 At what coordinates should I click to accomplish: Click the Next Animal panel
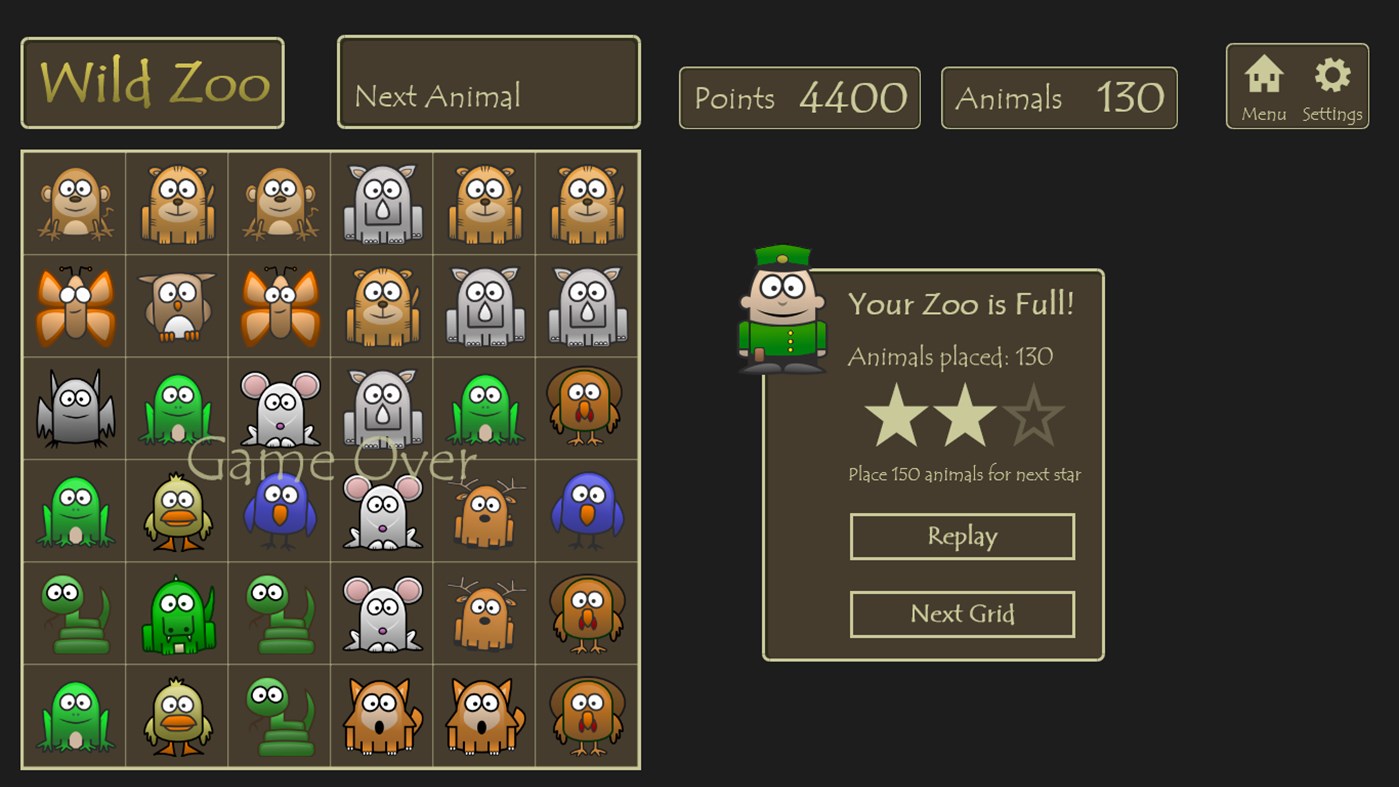[x=488, y=81]
